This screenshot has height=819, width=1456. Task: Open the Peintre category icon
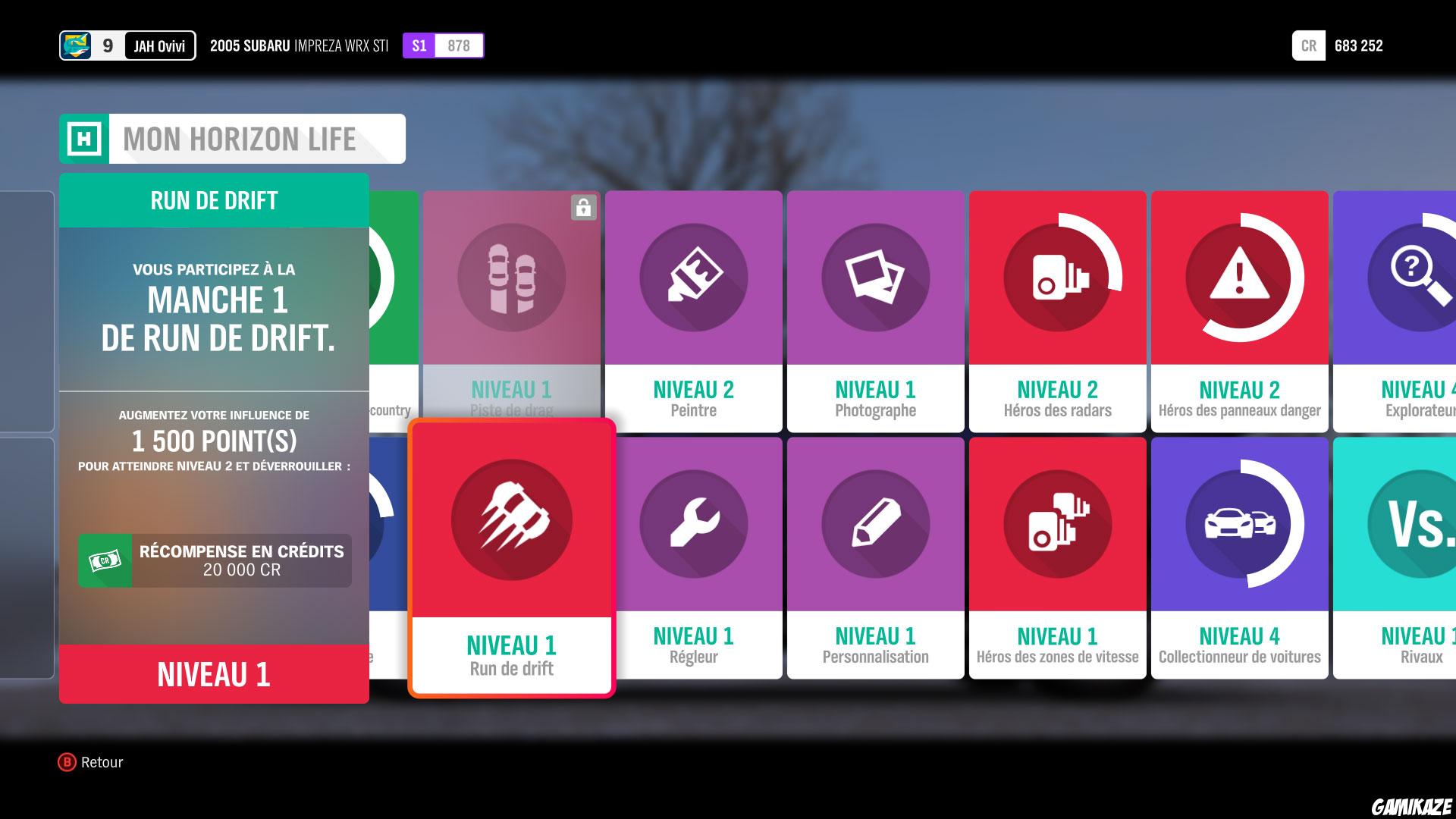[x=693, y=278]
